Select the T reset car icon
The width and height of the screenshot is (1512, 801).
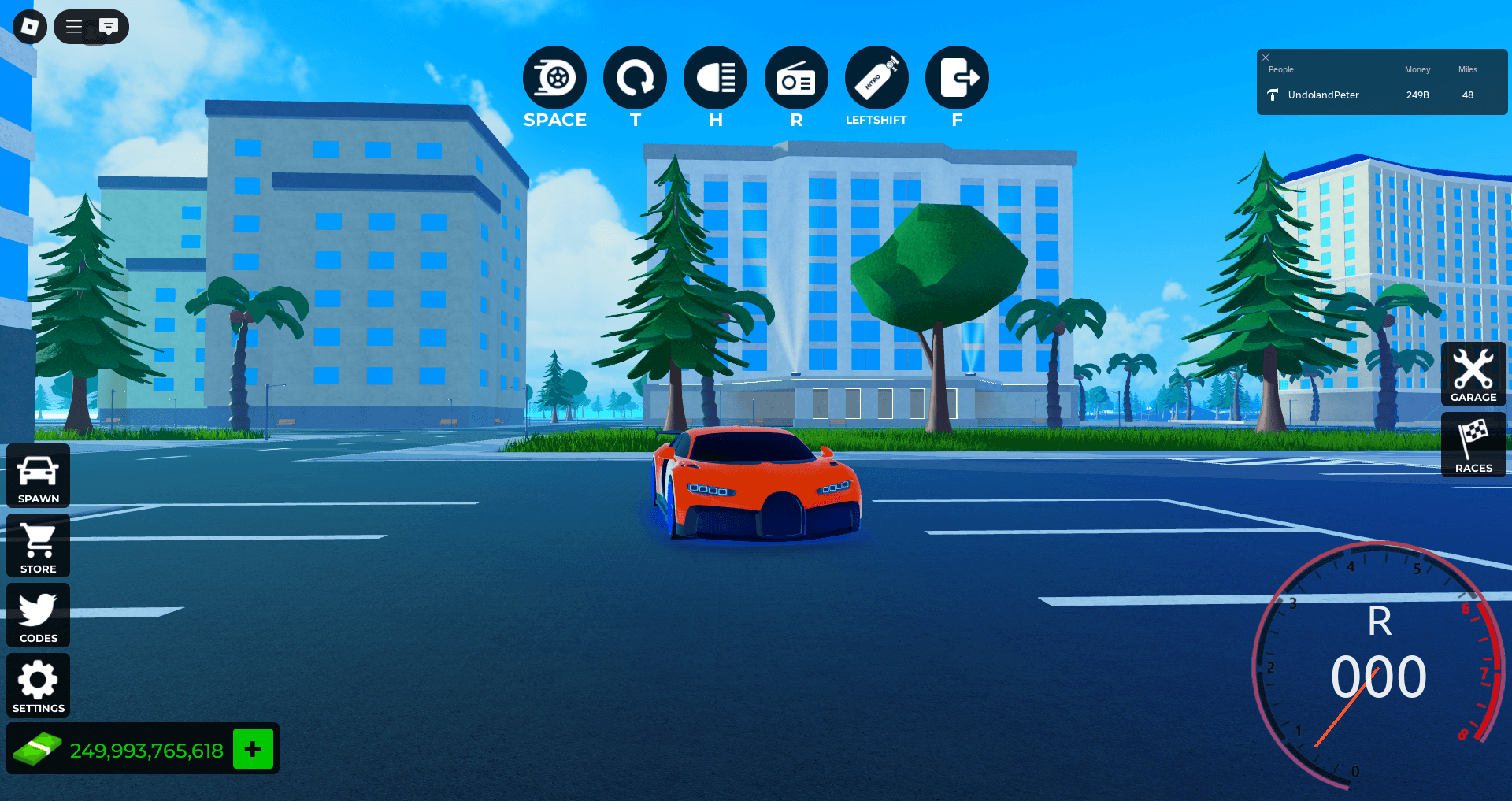pyautogui.click(x=635, y=78)
